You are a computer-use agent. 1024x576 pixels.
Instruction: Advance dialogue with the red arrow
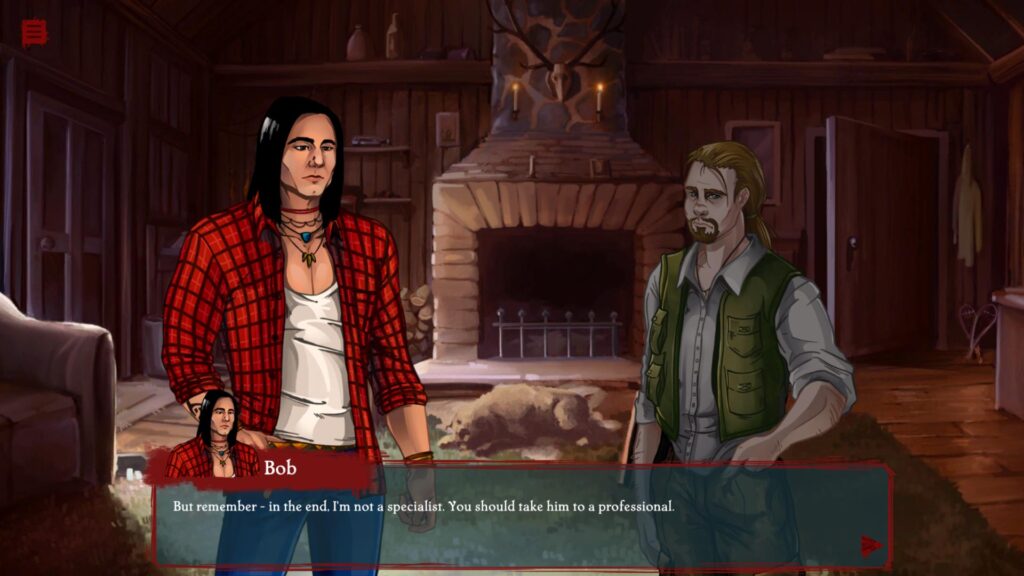click(871, 545)
